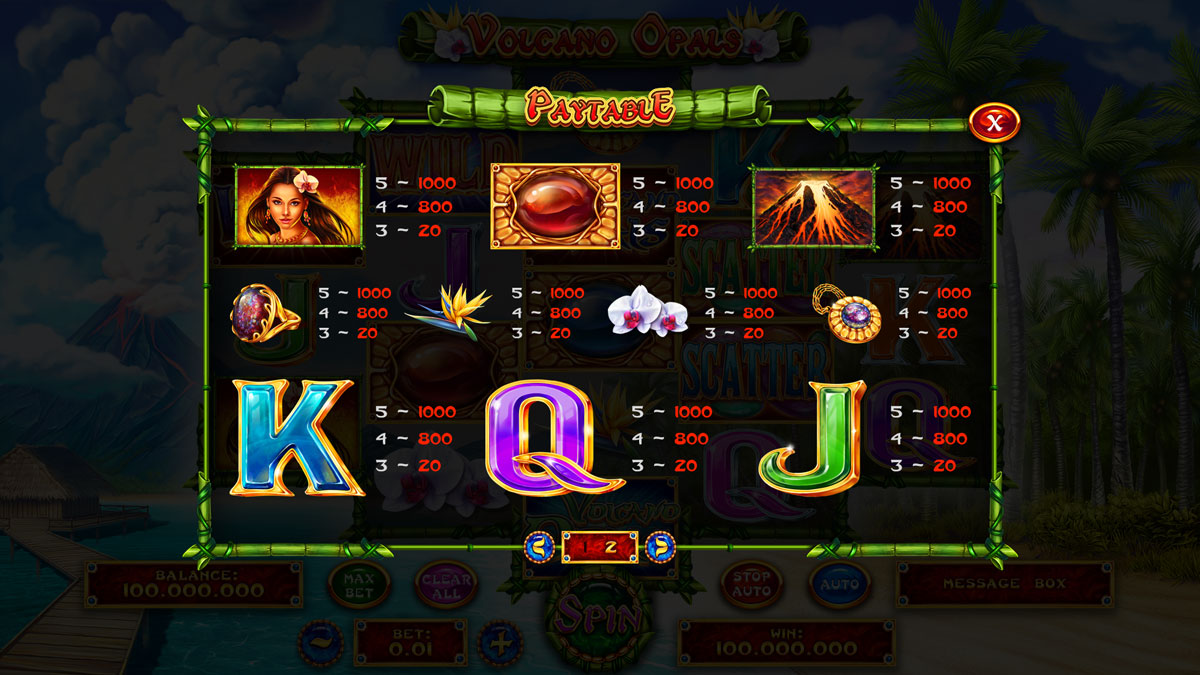Go to the next paytable page

pyautogui.click(x=660, y=546)
